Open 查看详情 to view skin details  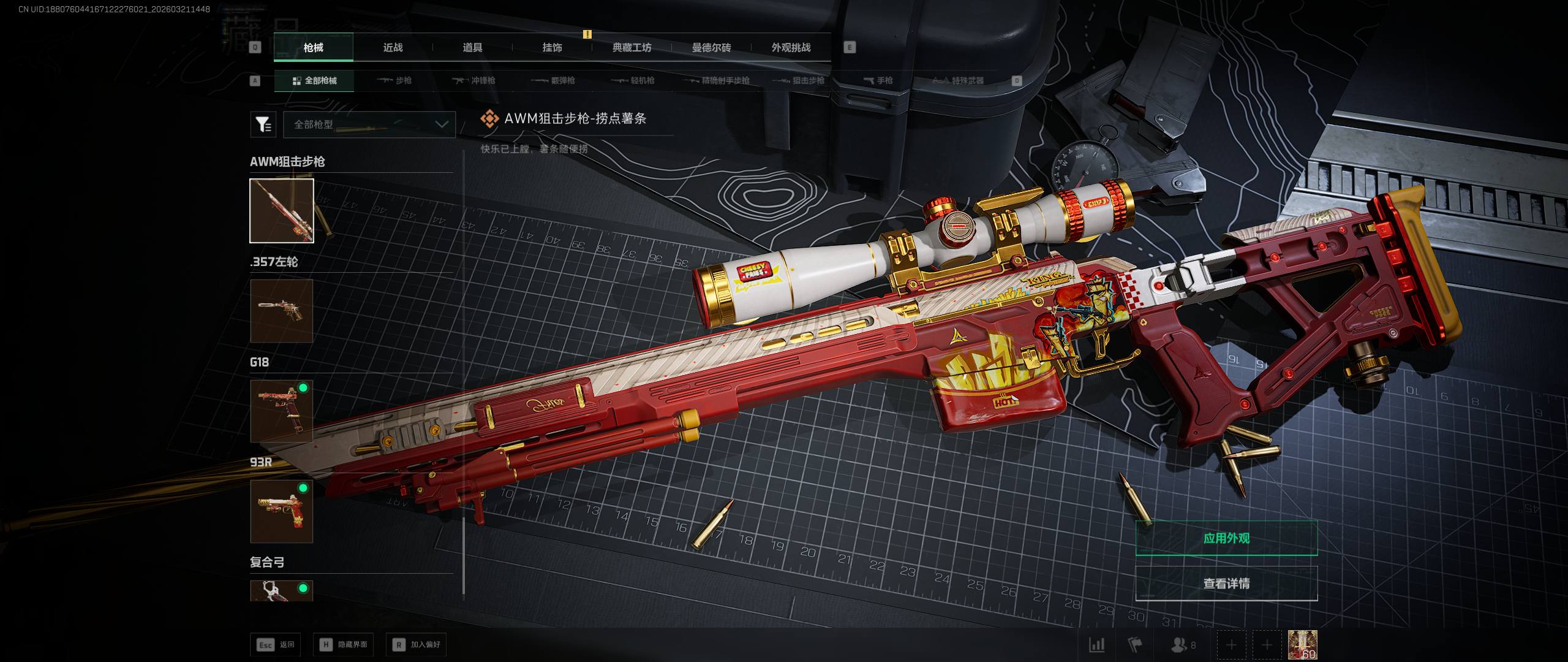pyautogui.click(x=1226, y=583)
